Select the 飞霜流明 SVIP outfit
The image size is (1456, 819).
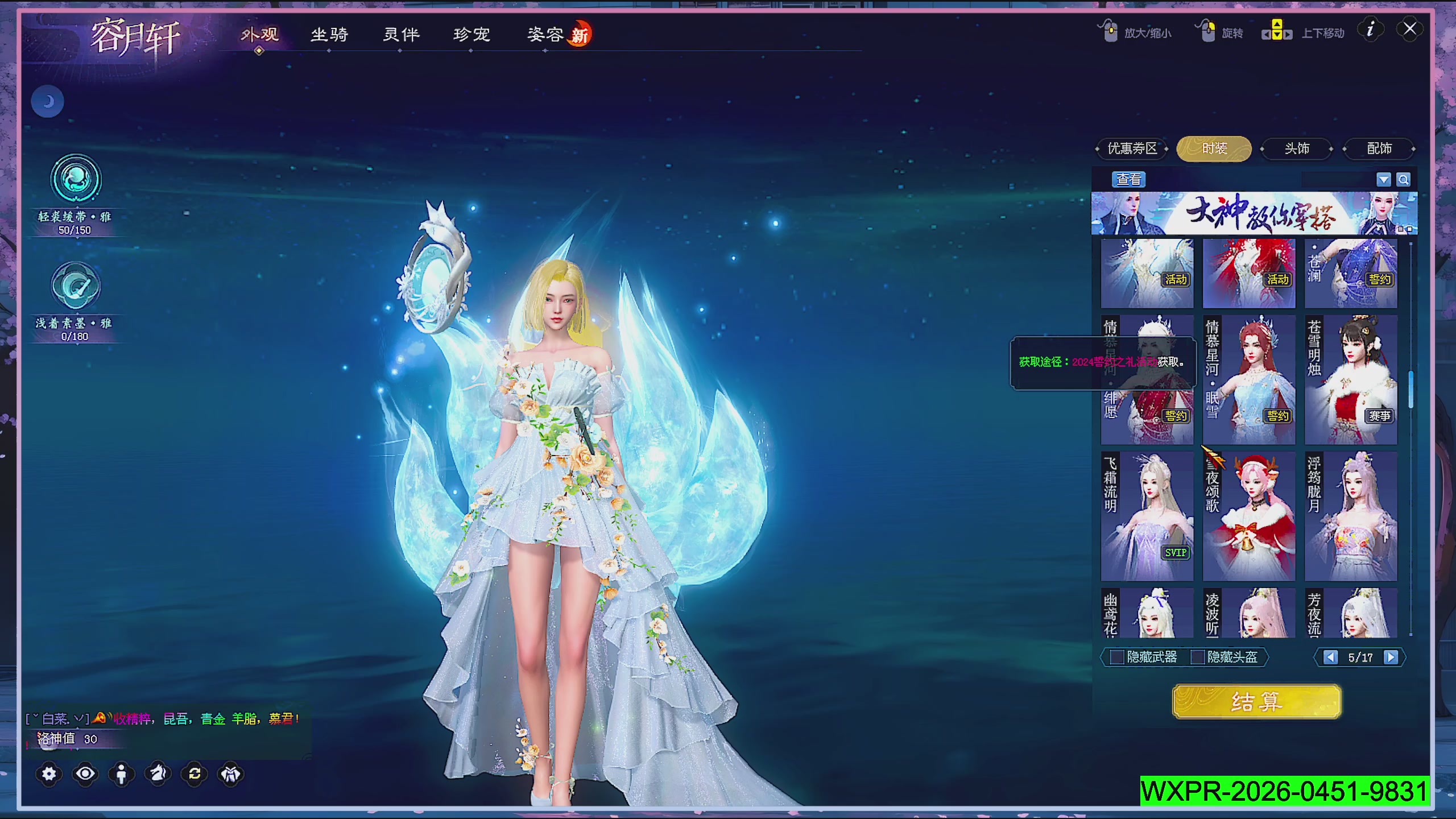pos(1147,516)
